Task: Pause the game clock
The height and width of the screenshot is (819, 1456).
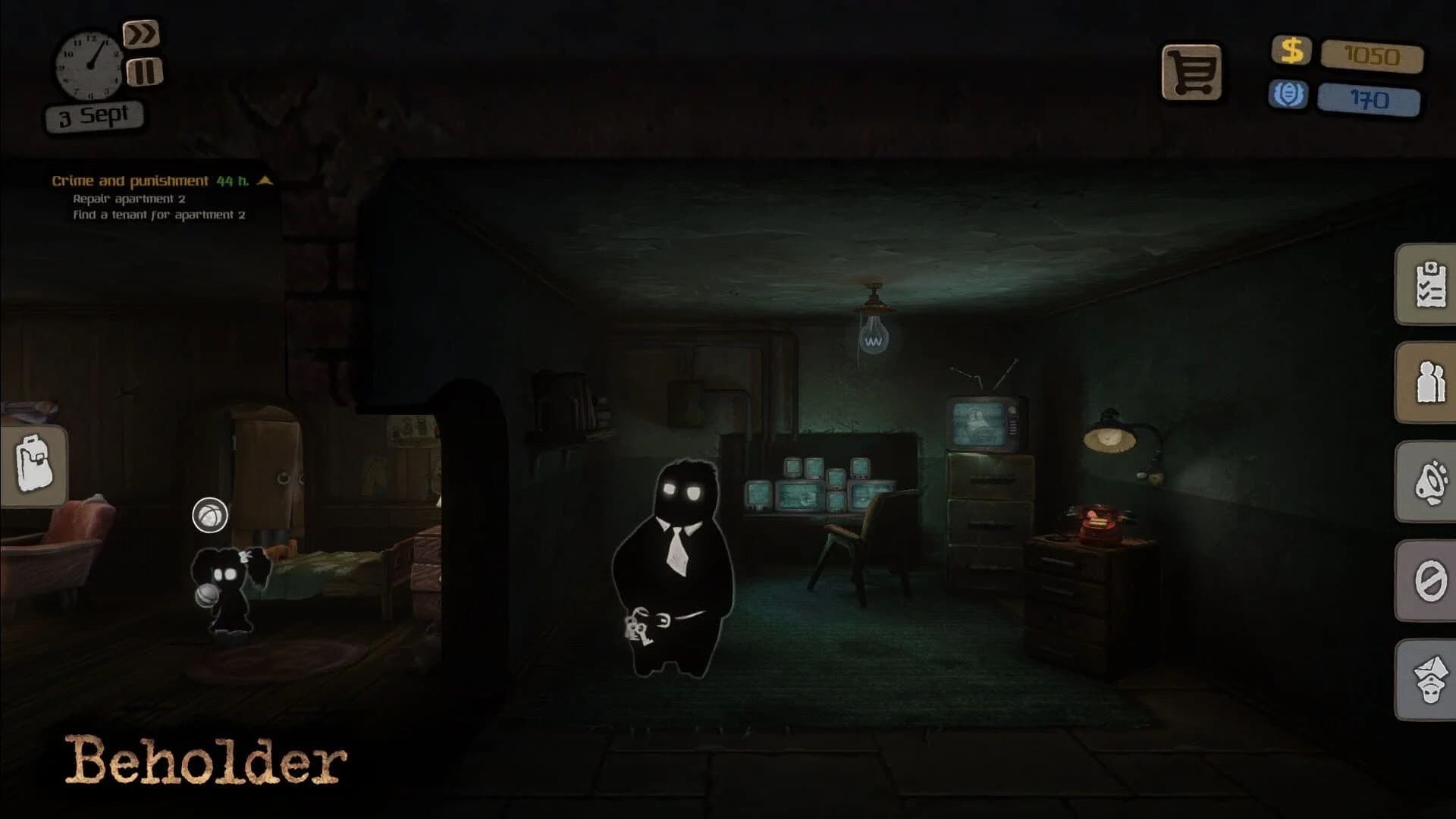Action: pos(145,72)
